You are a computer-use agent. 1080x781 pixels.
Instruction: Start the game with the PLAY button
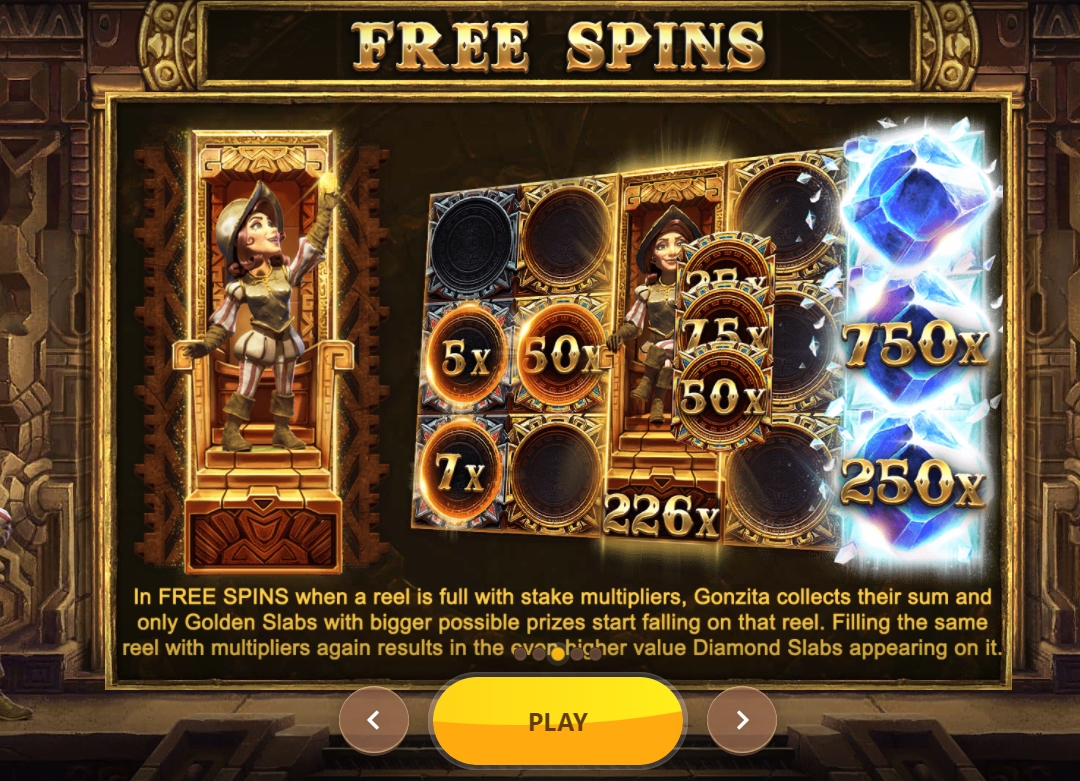point(557,721)
